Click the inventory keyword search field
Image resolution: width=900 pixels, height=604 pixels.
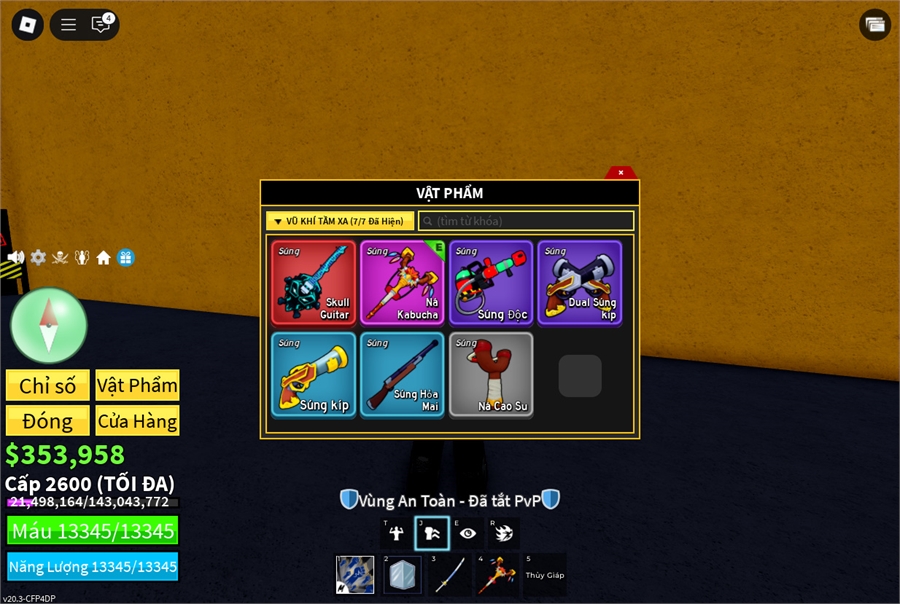526,221
